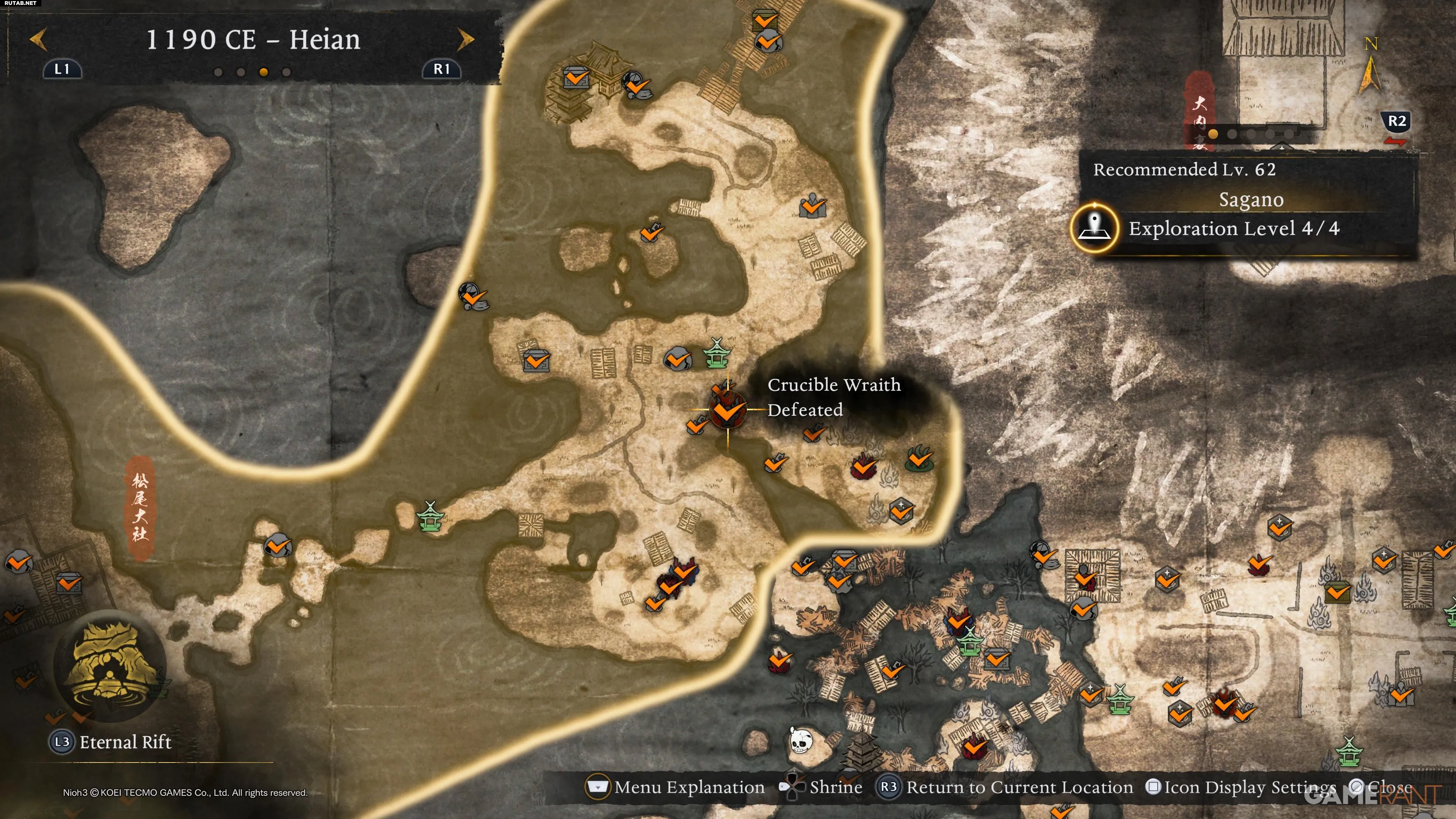Close the map screen
The height and width of the screenshot is (819, 1456).
[1380, 787]
